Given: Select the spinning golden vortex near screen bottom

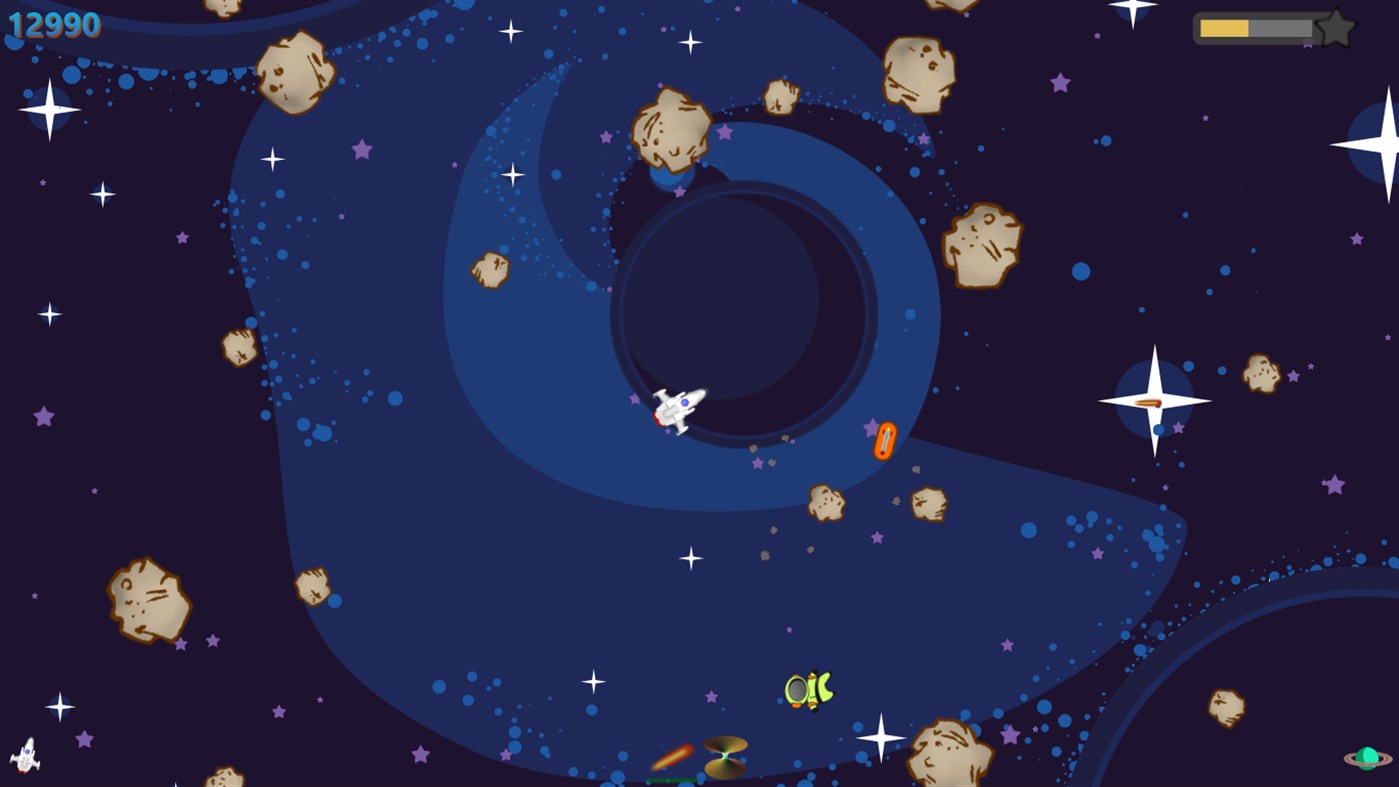Looking at the screenshot, I should [x=724, y=757].
